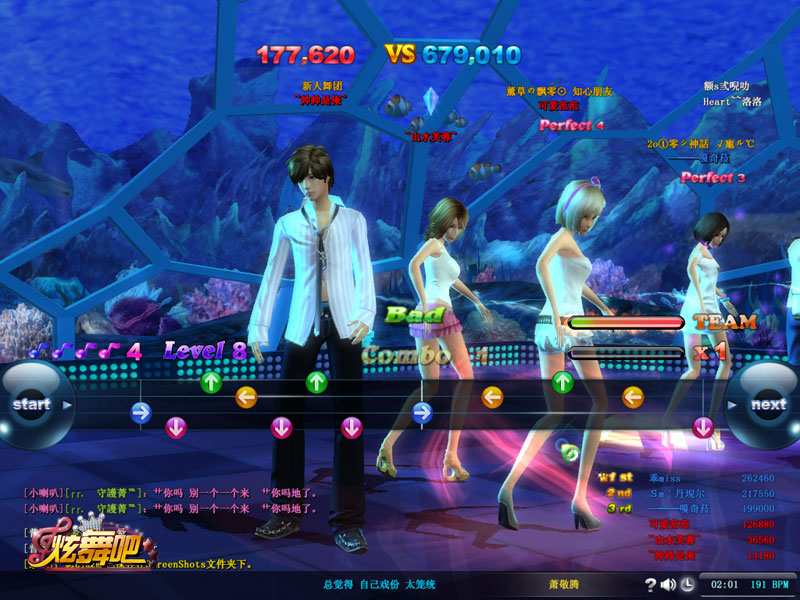The height and width of the screenshot is (600, 800).
Task: Open help with the question mark icon
Action: pos(651,584)
